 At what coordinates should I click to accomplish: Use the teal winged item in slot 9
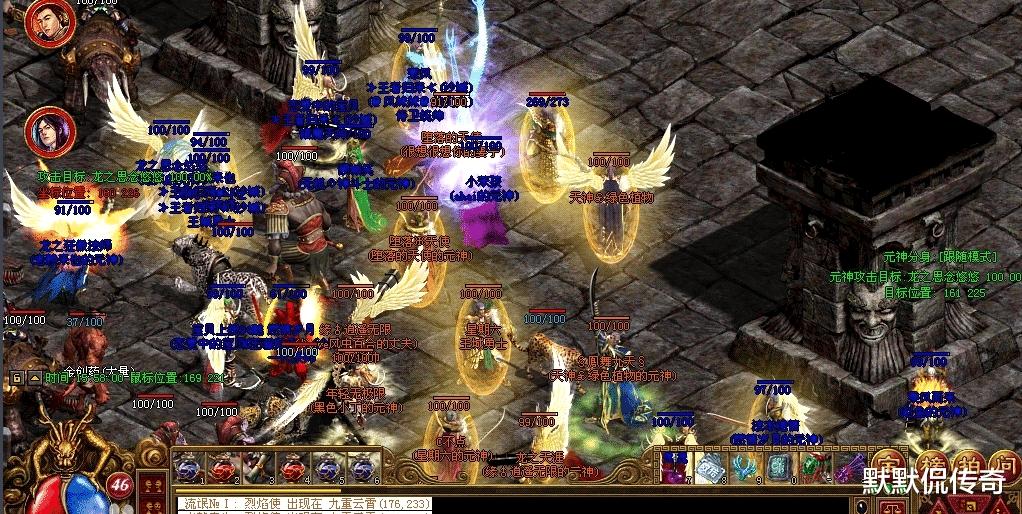743,467
